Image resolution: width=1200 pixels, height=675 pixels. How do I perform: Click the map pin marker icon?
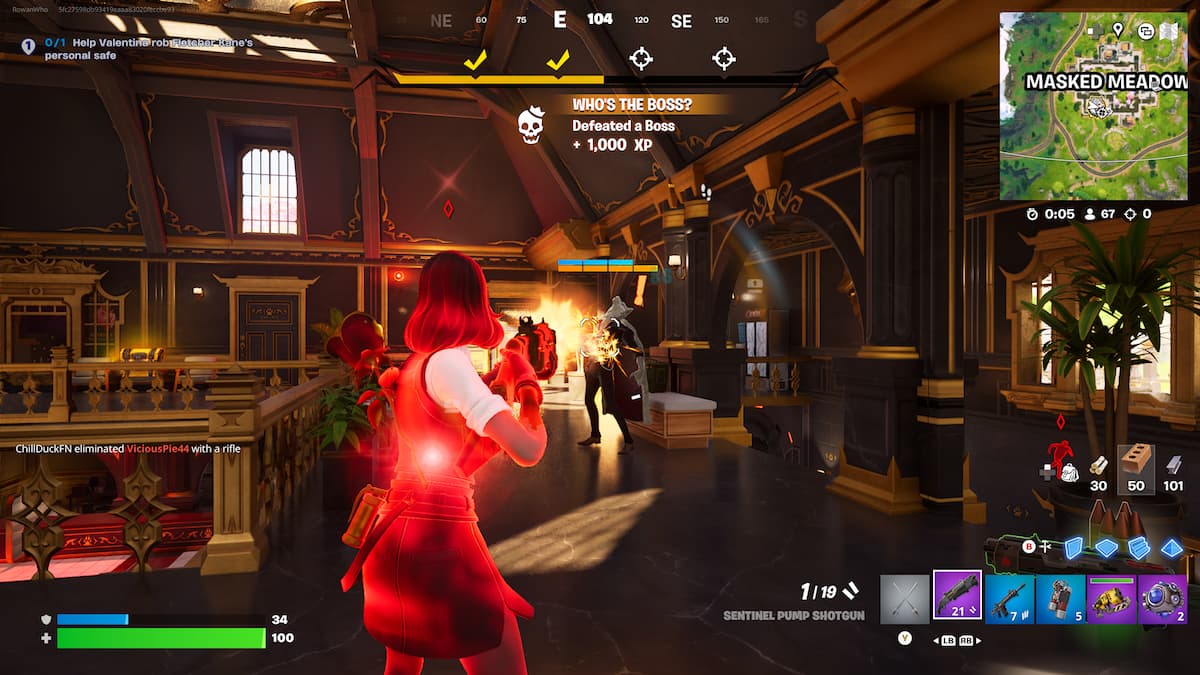(x=1117, y=30)
